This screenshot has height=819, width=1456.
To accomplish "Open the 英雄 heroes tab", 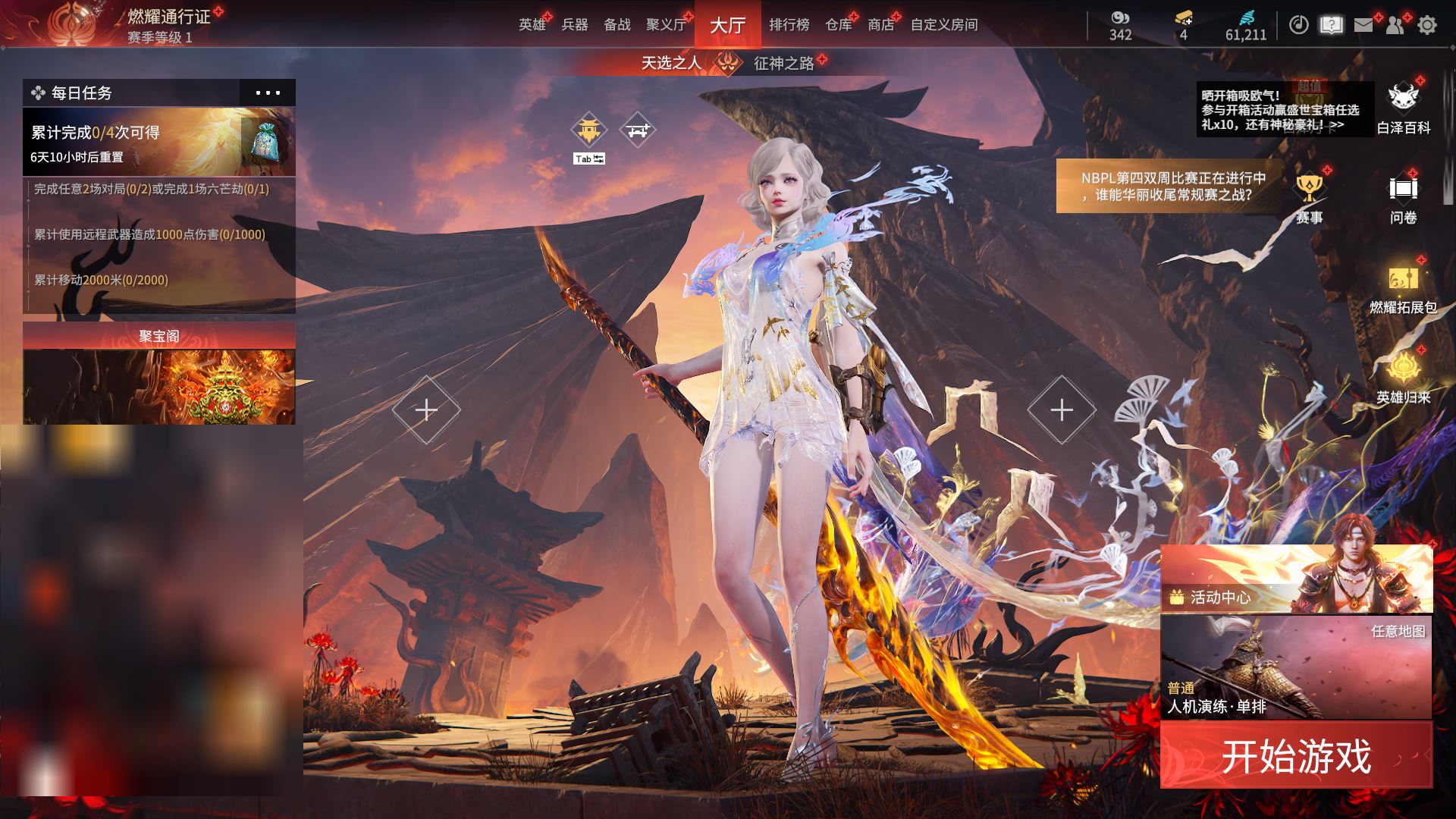I will [x=532, y=25].
